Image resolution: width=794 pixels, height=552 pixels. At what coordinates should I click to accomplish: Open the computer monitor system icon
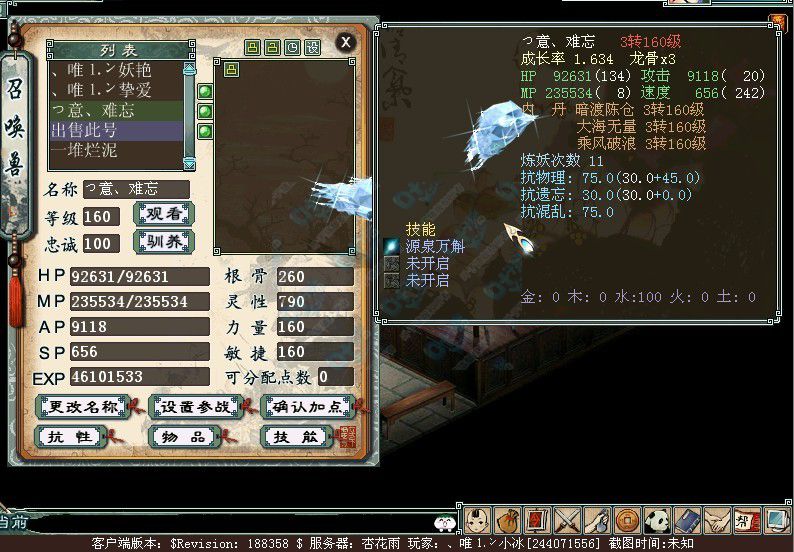pyautogui.click(x=775, y=520)
